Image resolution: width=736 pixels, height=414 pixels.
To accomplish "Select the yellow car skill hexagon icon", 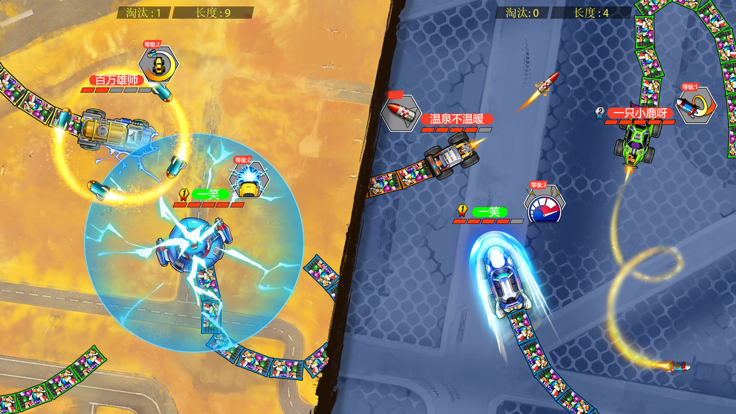I will pos(158,64).
